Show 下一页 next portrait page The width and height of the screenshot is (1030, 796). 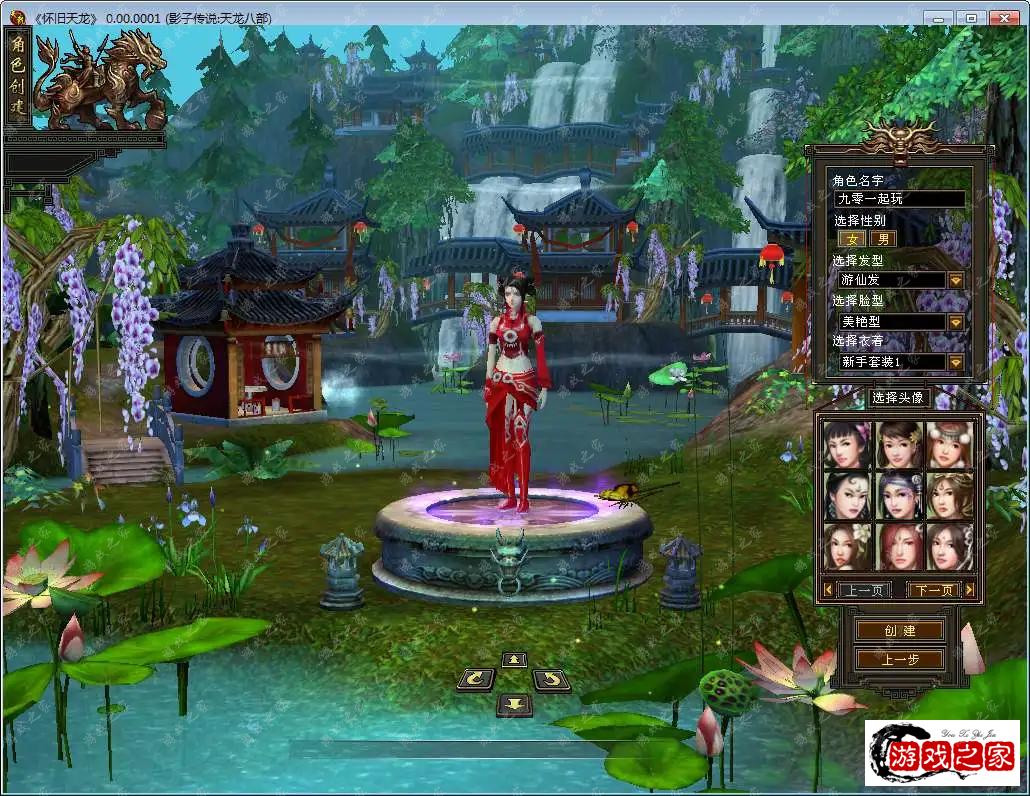[934, 590]
